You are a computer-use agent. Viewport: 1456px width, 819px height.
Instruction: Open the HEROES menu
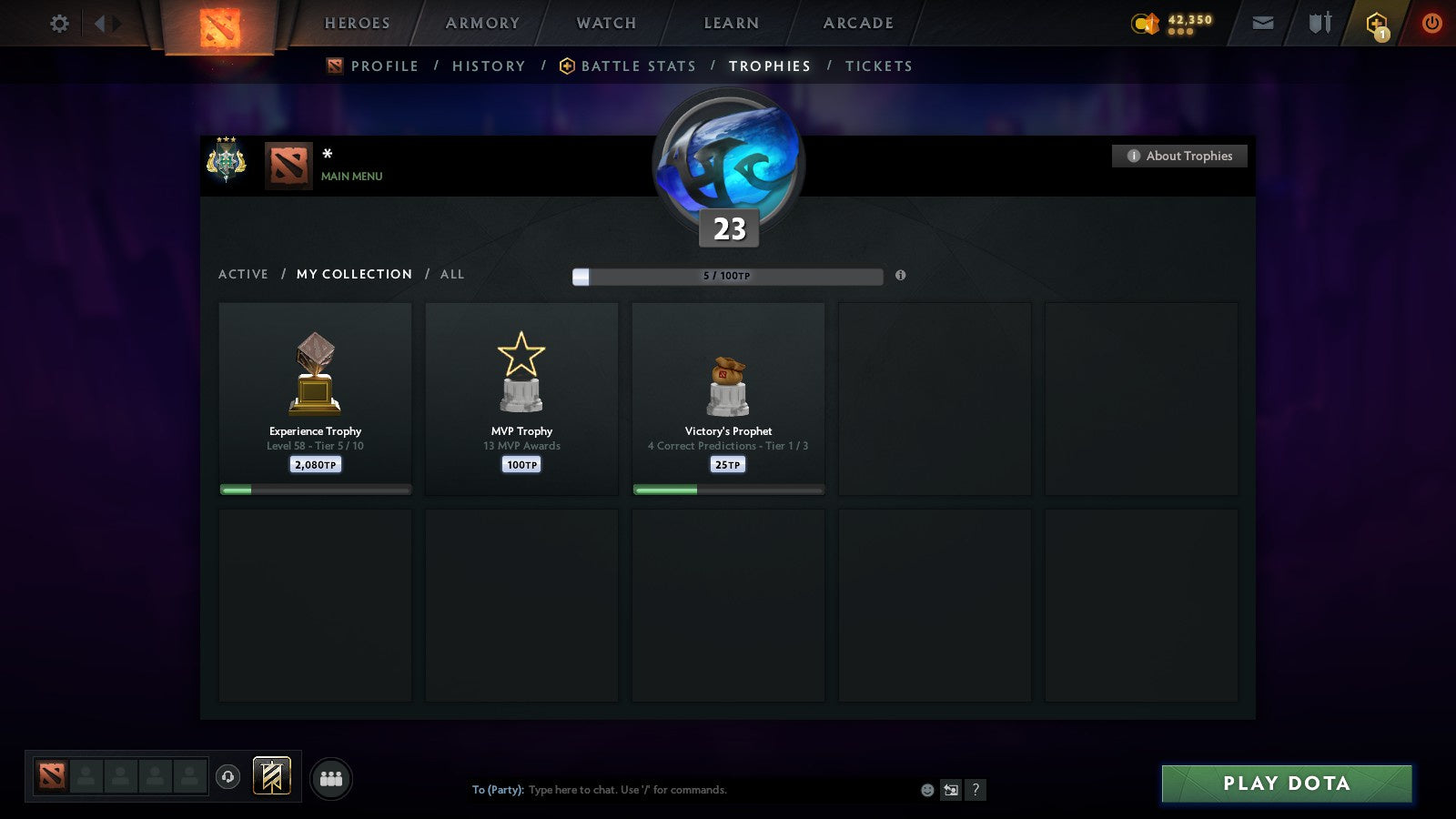[356, 23]
